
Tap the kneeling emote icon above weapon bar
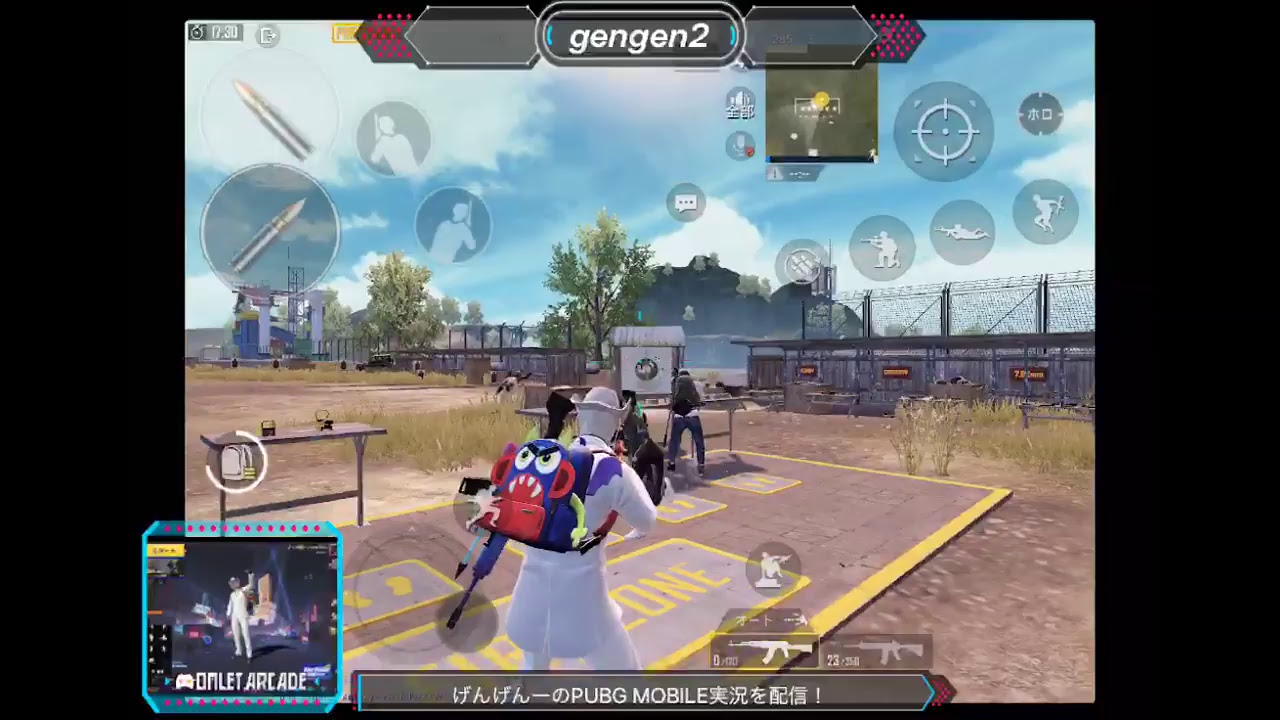pyautogui.click(x=771, y=568)
